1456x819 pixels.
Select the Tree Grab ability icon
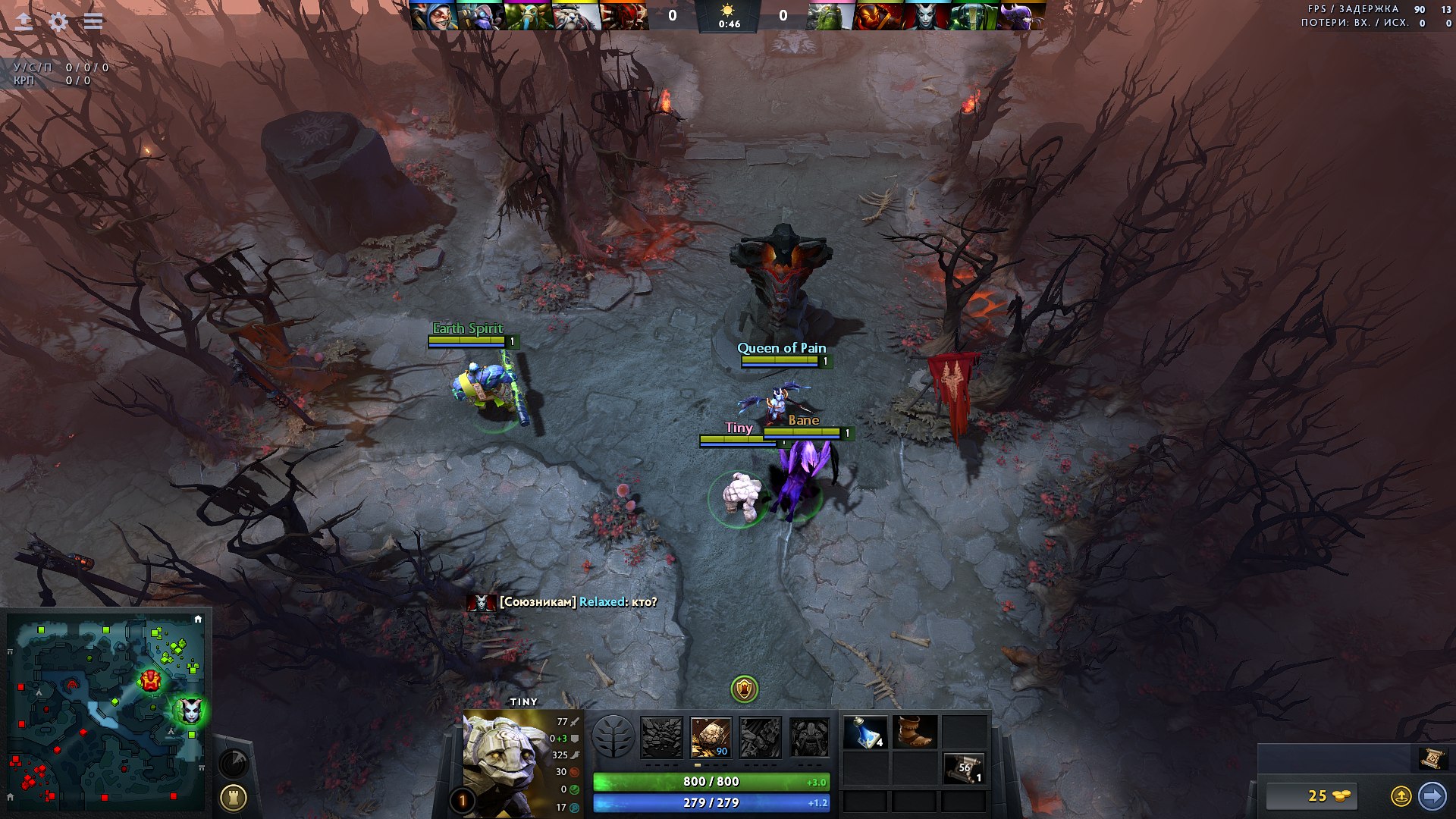760,737
